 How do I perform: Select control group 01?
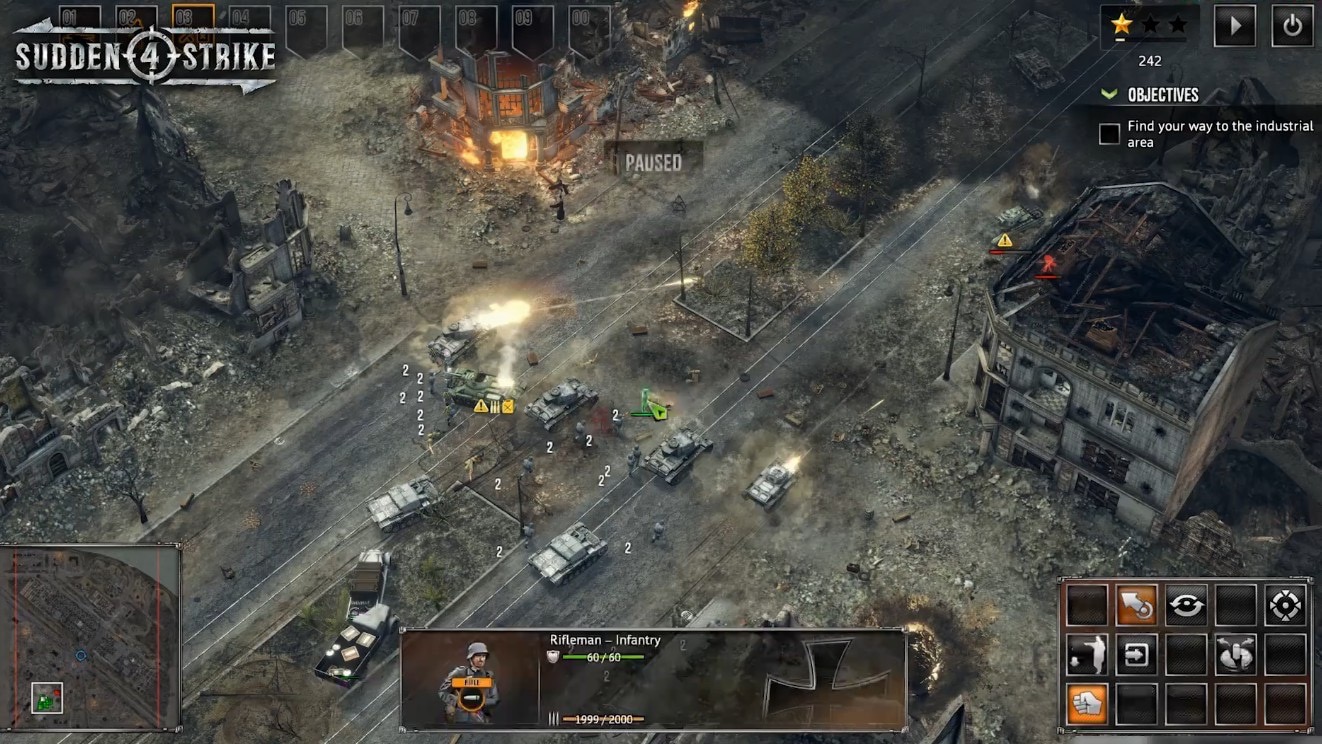click(x=80, y=18)
